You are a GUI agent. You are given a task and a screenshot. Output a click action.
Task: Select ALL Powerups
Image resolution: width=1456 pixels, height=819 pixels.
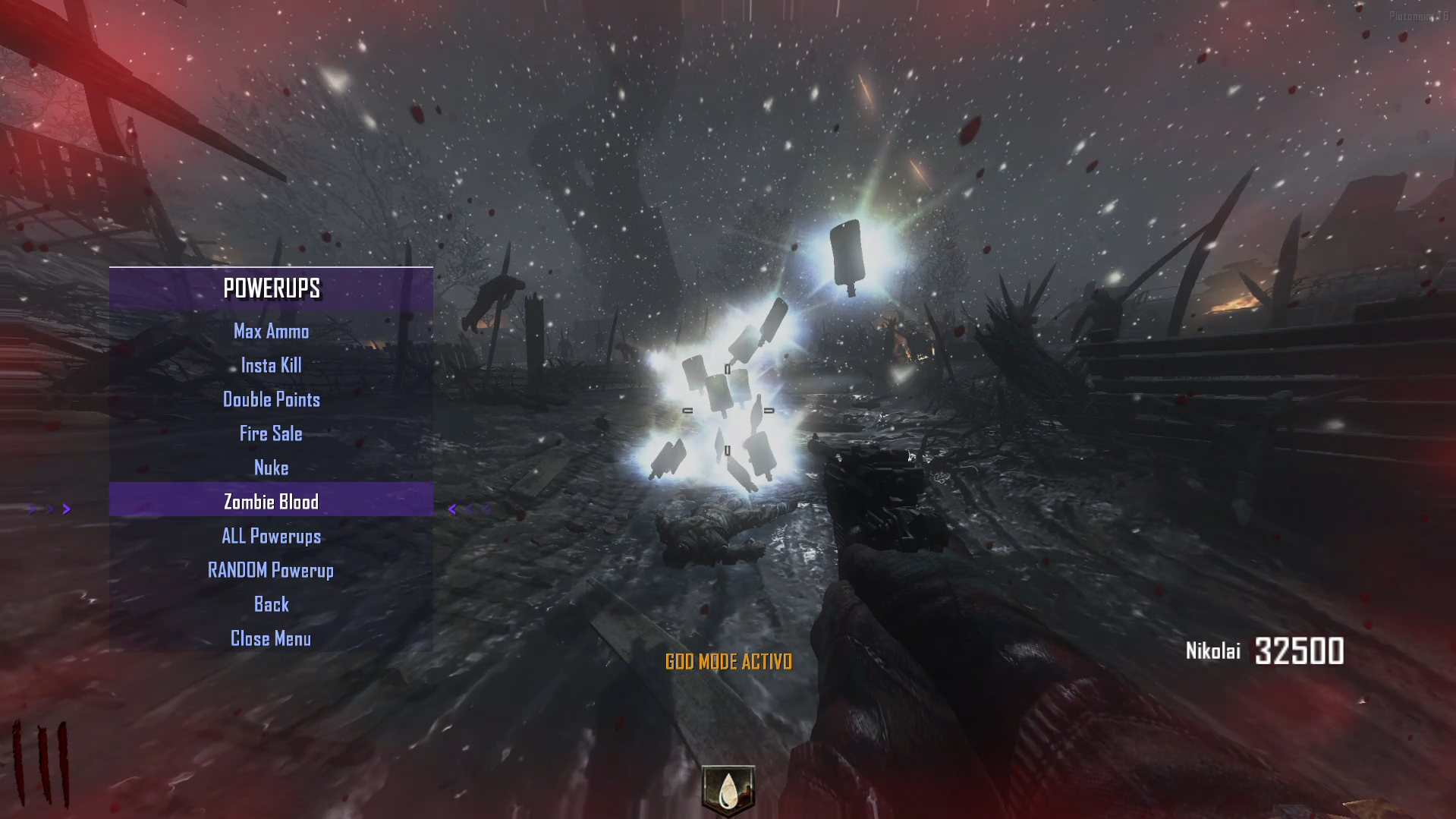(x=271, y=537)
